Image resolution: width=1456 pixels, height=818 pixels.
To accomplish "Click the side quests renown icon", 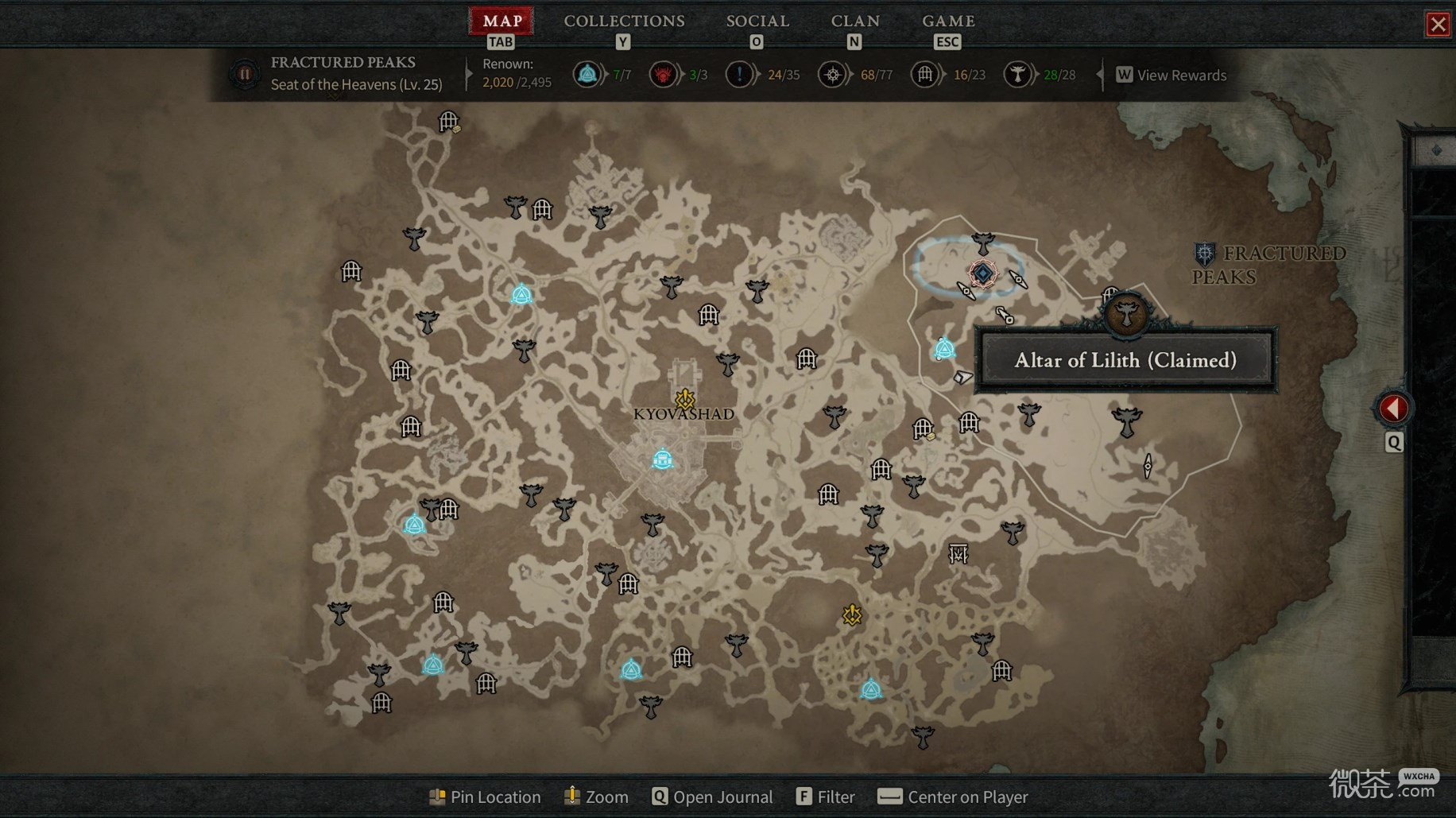I will pos(739,76).
